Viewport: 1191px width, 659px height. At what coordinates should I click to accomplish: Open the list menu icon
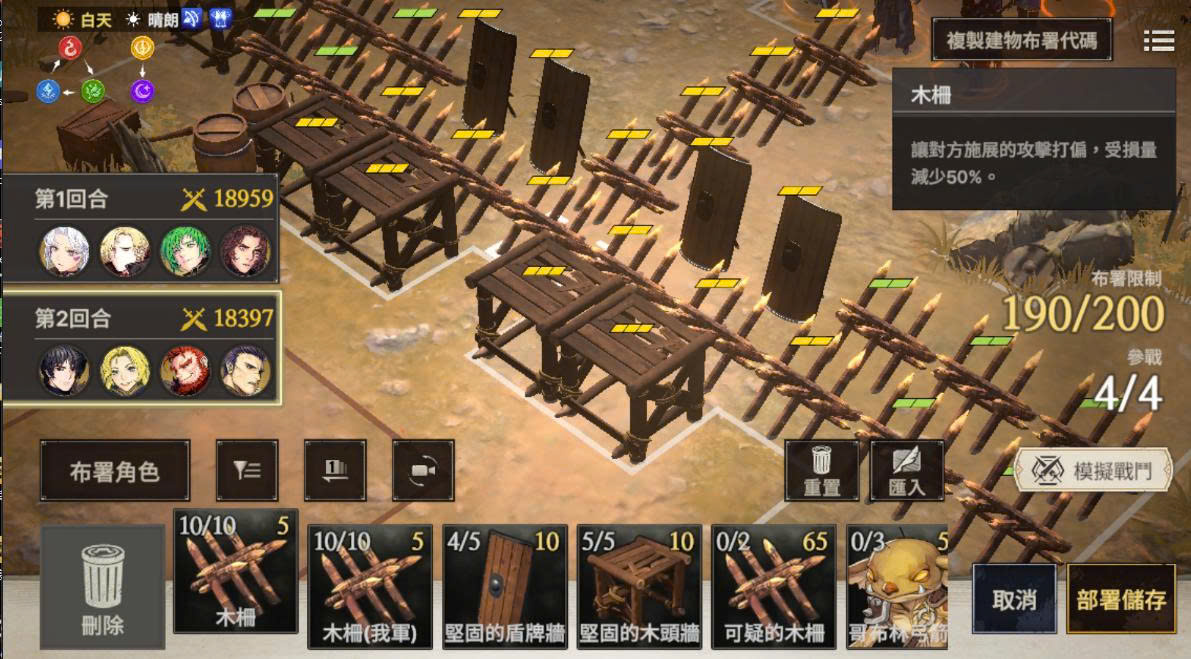click(x=1158, y=40)
